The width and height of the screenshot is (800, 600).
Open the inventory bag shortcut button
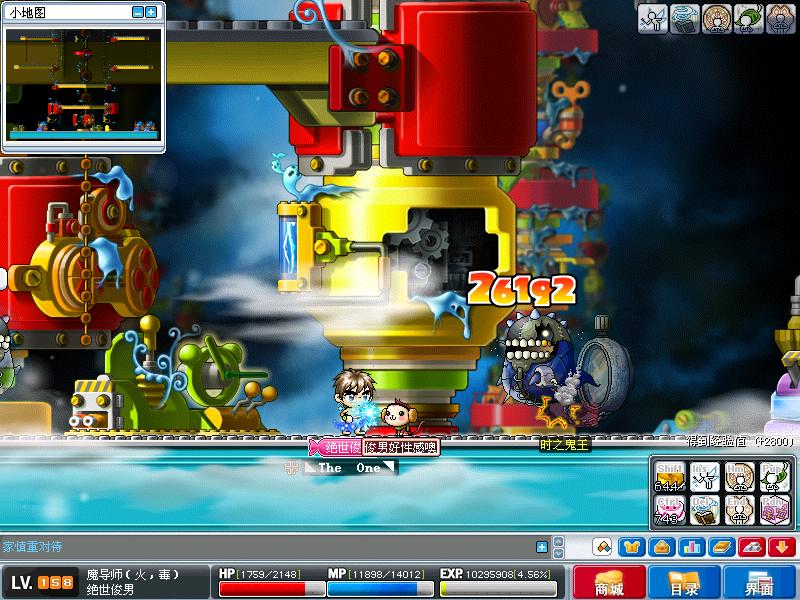tap(661, 547)
